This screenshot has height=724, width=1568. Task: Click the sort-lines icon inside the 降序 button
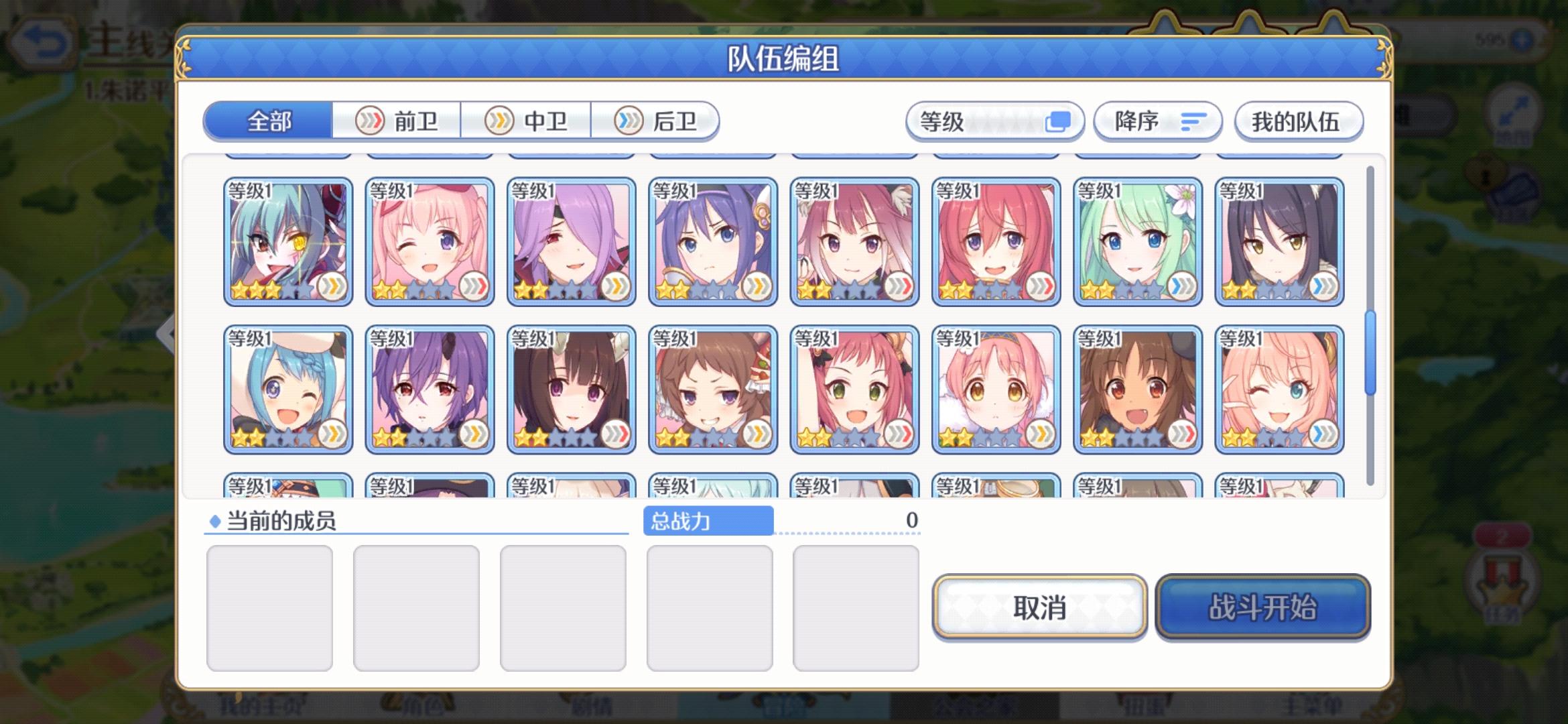[1193, 123]
